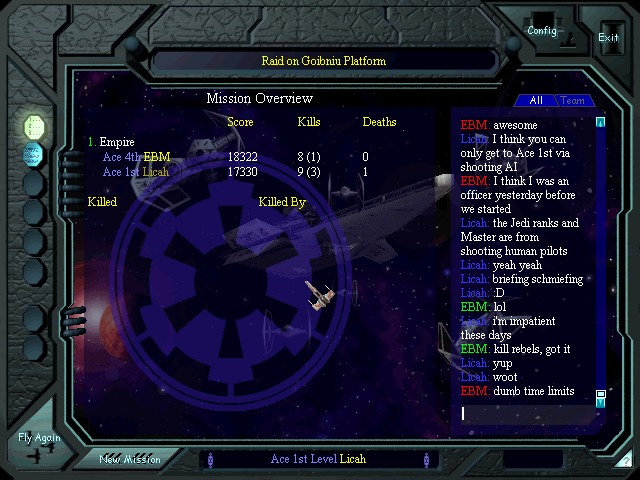Switch chat to the Team tab
This screenshot has width=640, height=480.
(x=573, y=100)
